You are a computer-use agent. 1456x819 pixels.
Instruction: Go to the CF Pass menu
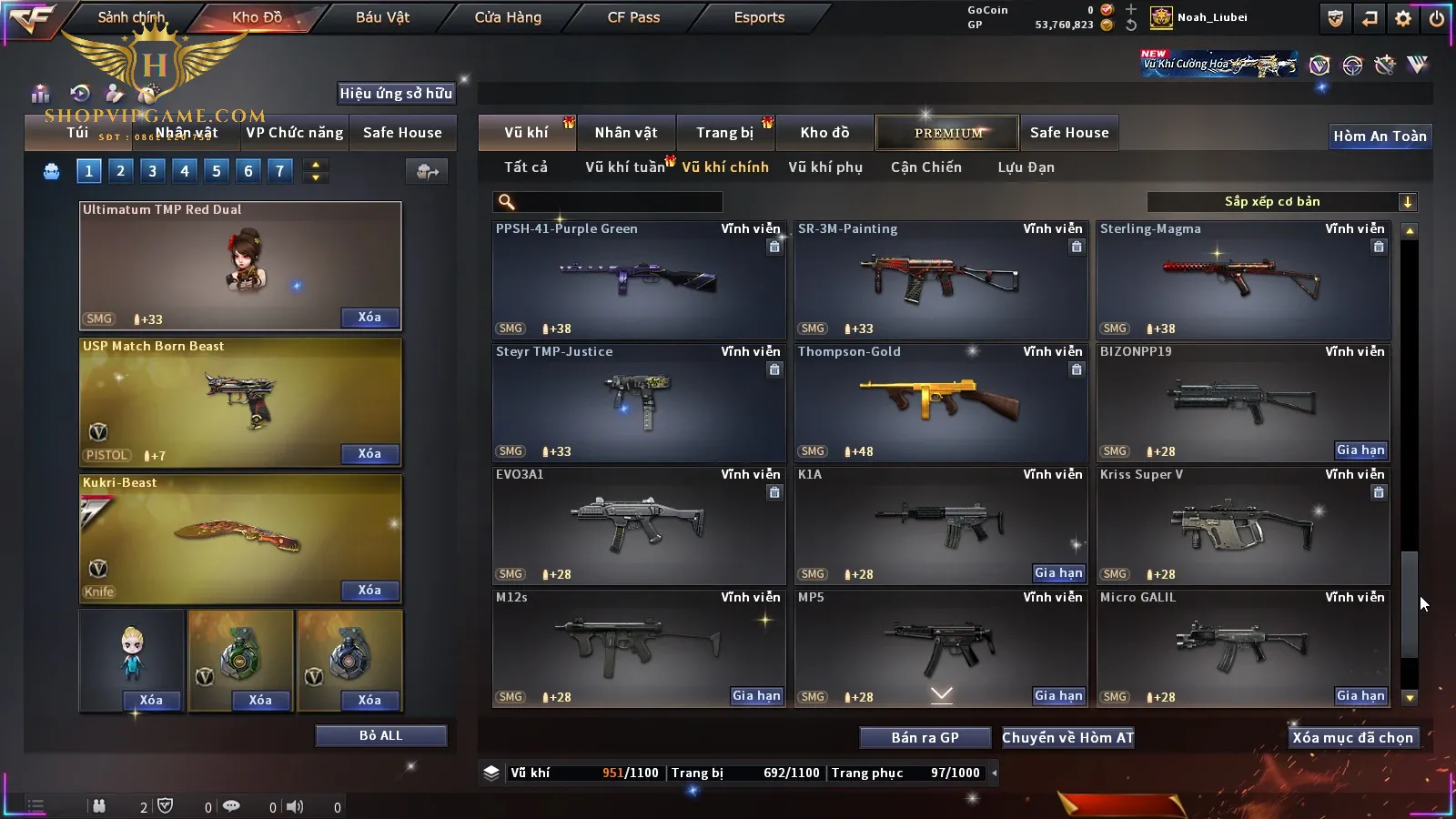[633, 17]
